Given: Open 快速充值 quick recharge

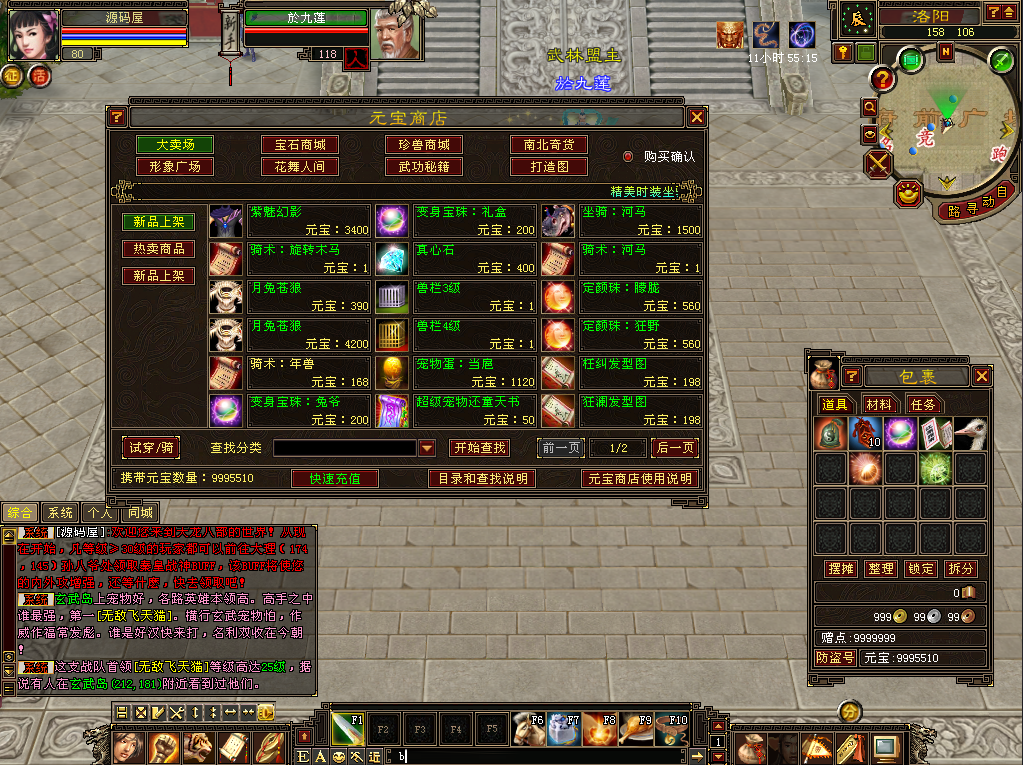Looking at the screenshot, I should 335,479.
